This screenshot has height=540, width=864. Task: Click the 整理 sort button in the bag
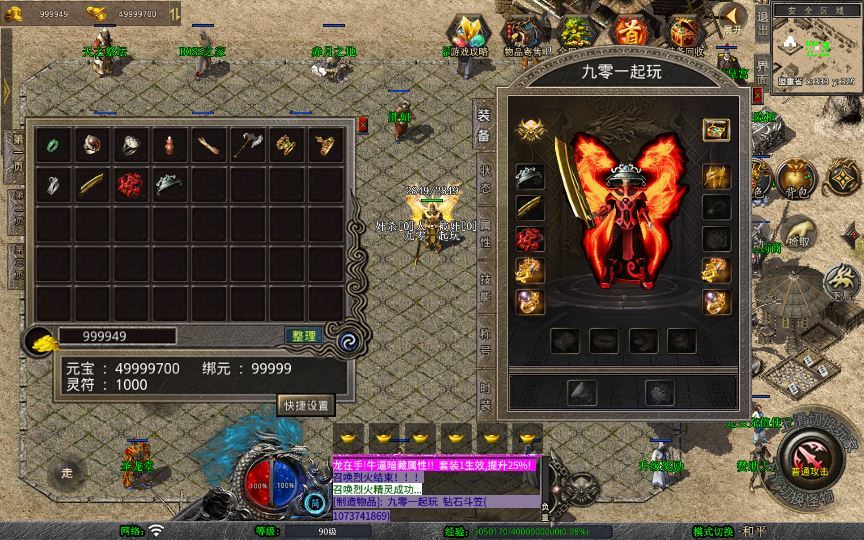(302, 336)
